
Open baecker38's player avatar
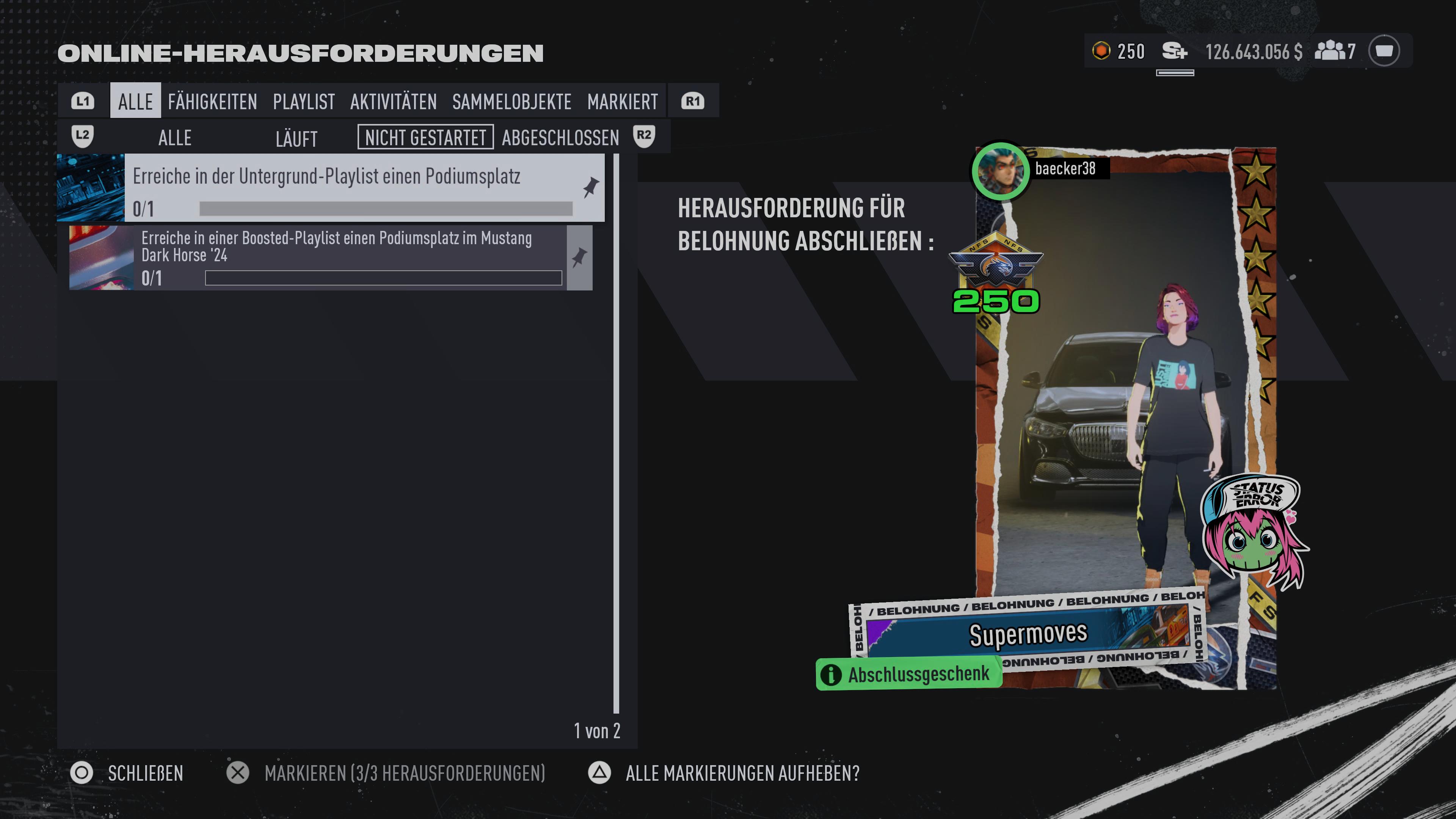click(1000, 171)
